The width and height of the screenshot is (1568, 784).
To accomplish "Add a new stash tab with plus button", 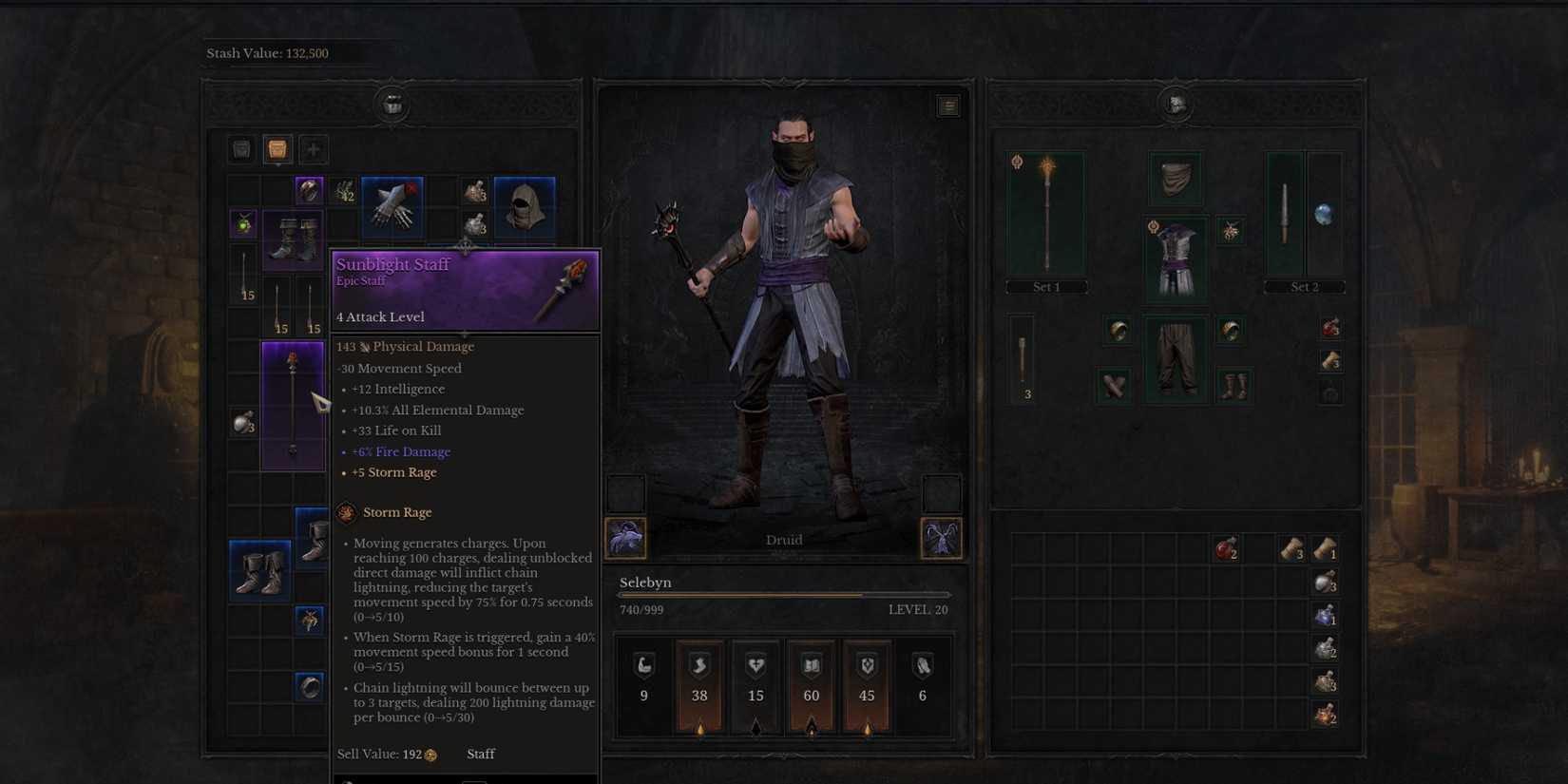I will [312, 149].
